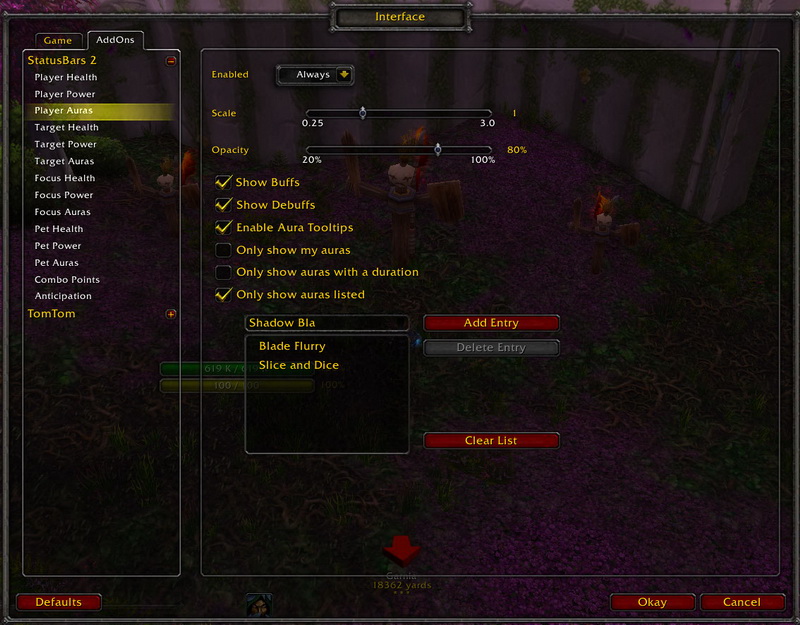Enable Only show auras with a duration
Viewport: 800px width, 625px height.
pos(223,271)
